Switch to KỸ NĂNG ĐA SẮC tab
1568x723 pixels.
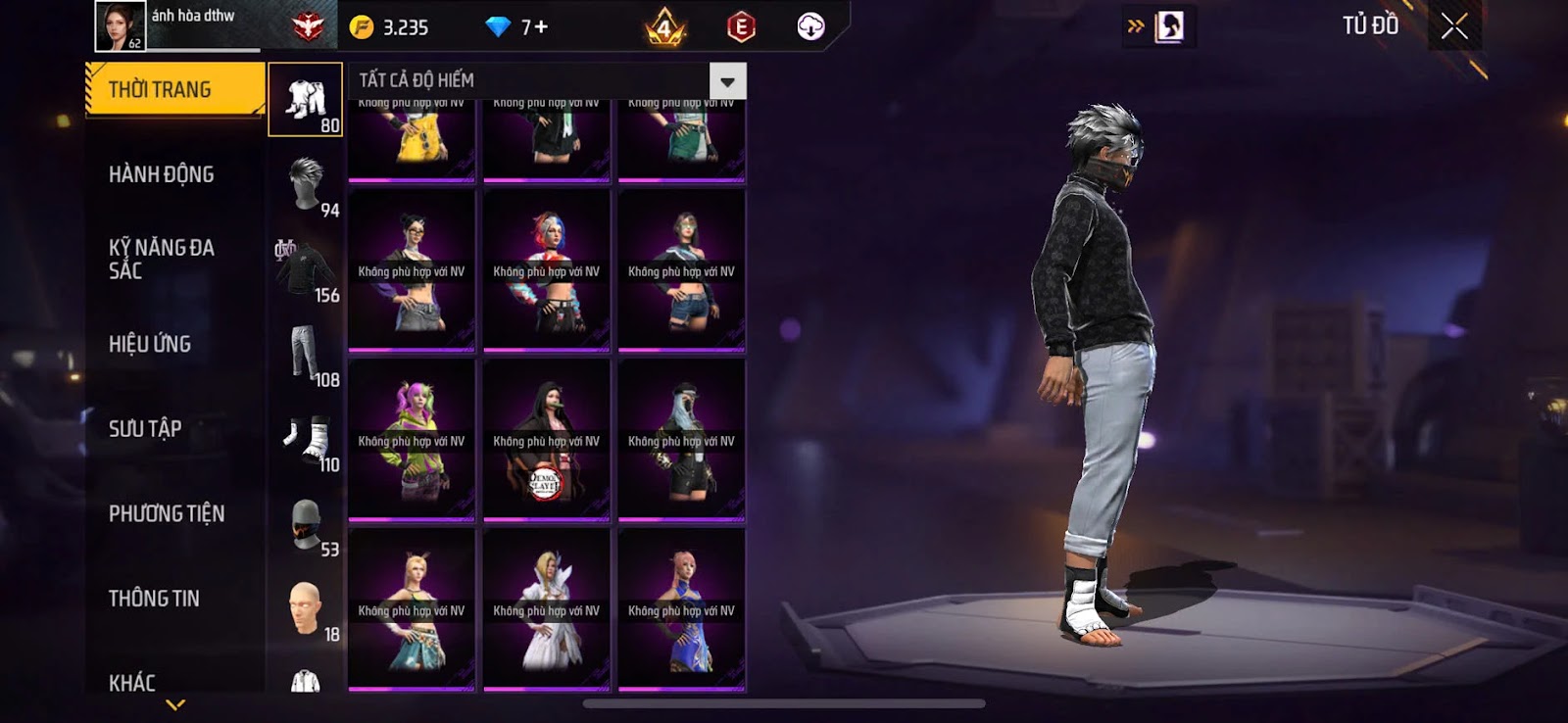coord(162,259)
